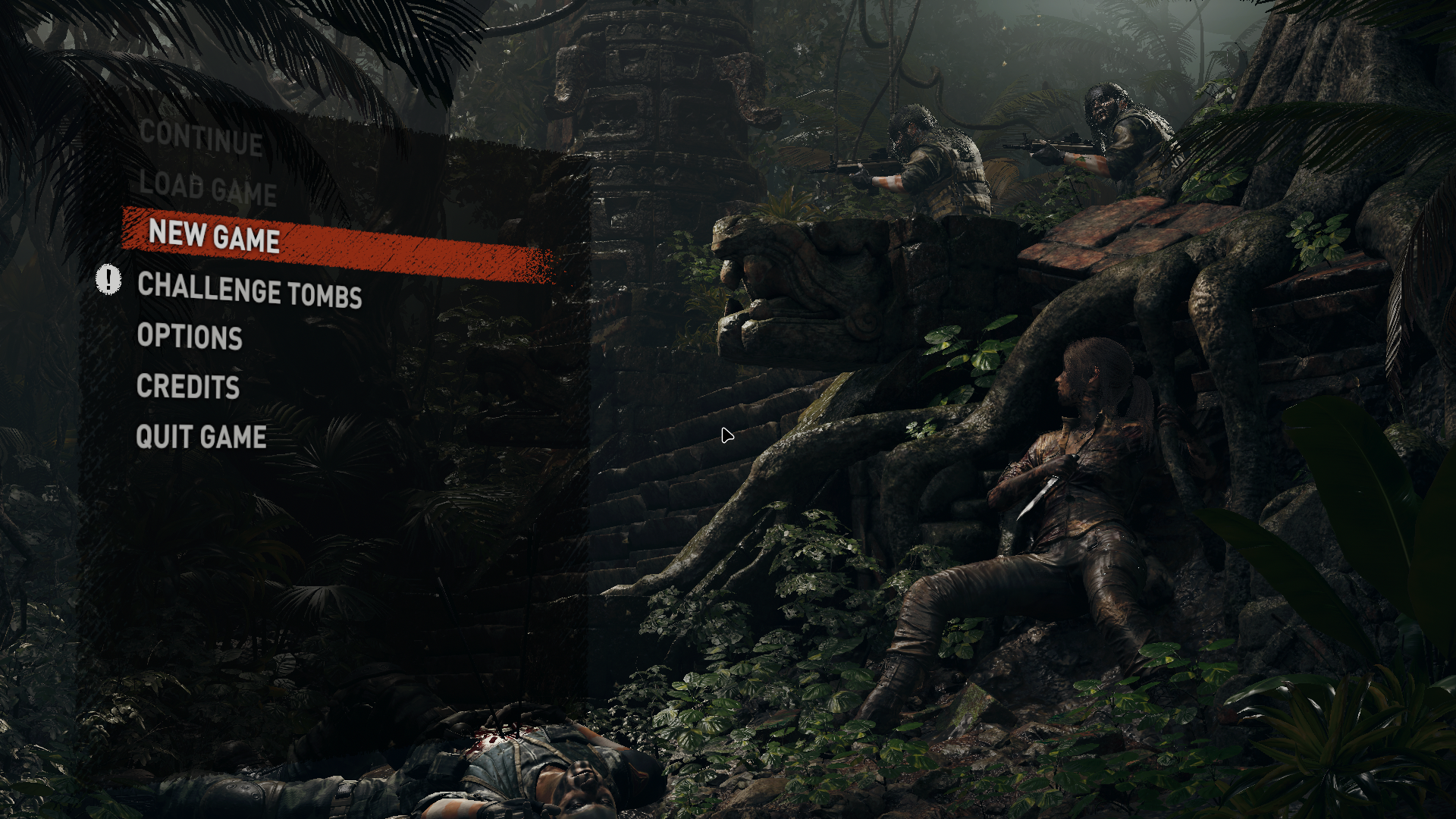Open the Load Game entry
Viewport: 1456px width, 819px height.
pos(208,188)
